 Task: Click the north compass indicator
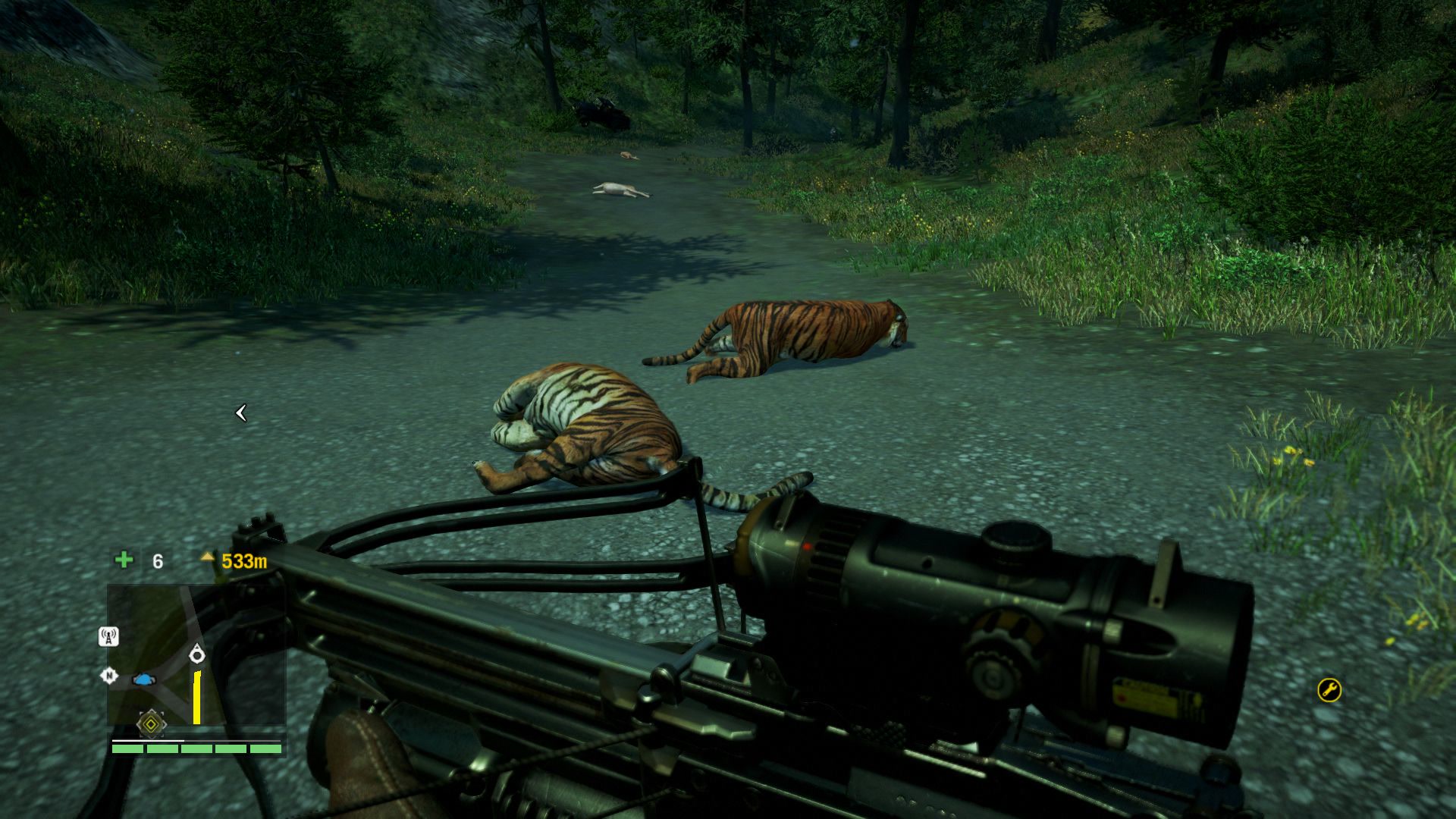pyautogui.click(x=109, y=675)
